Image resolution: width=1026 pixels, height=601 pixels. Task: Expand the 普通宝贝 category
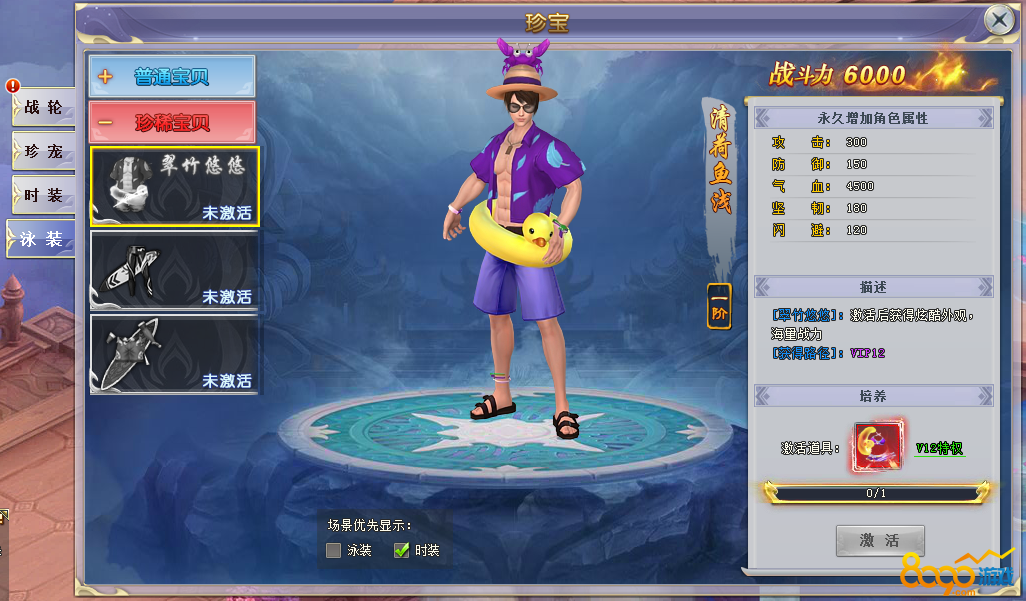click(x=172, y=76)
